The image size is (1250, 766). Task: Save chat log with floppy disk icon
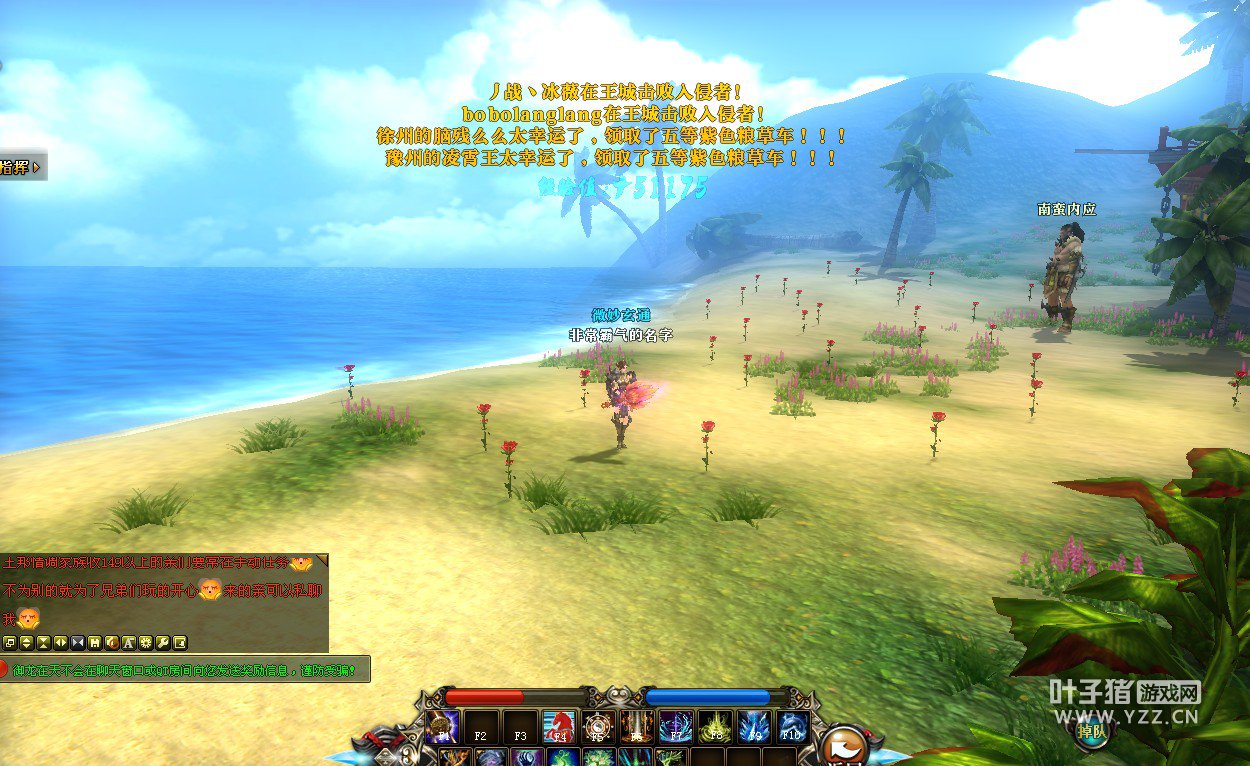pos(94,642)
